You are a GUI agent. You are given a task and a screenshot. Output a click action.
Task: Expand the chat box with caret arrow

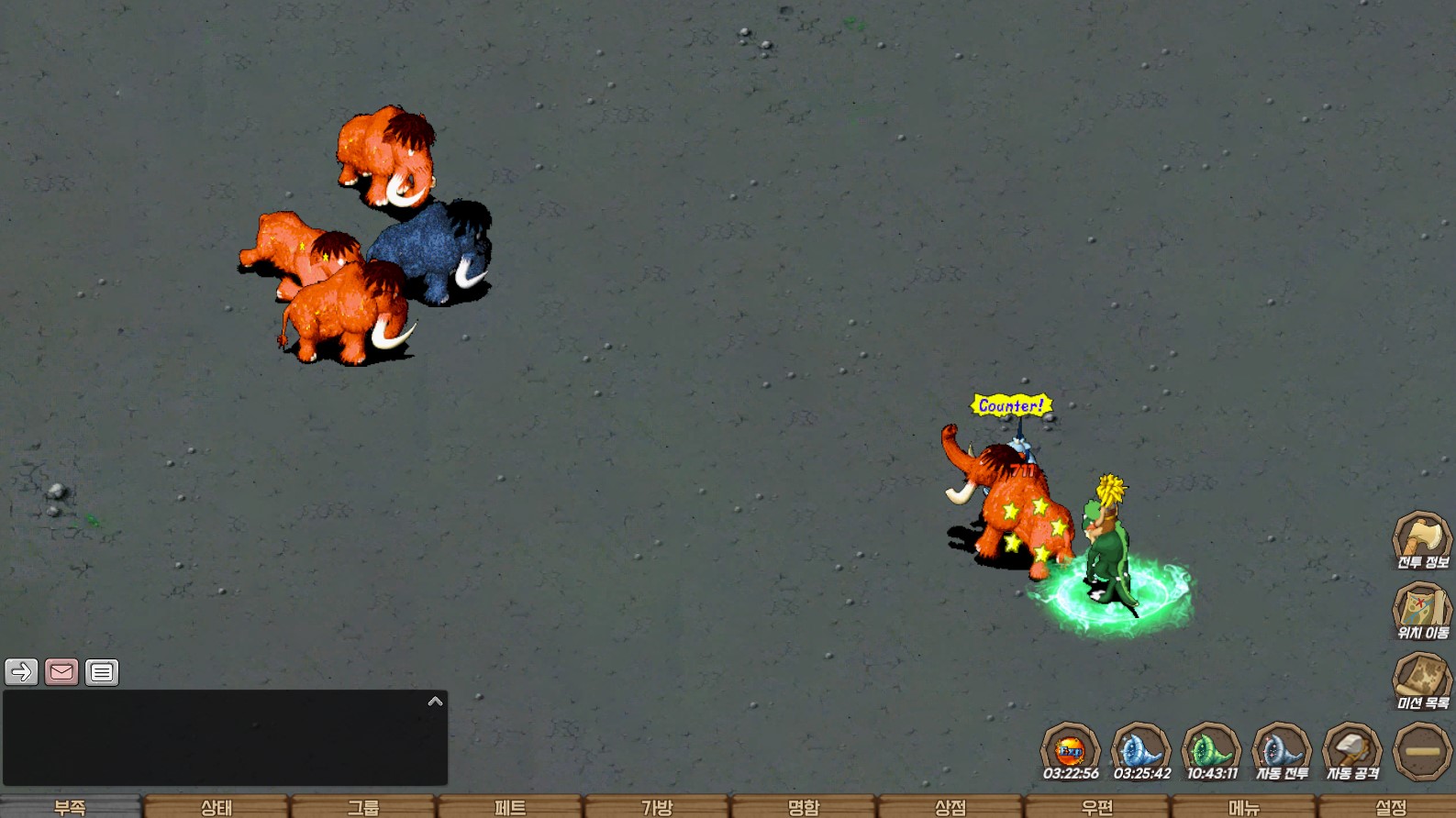point(435,702)
